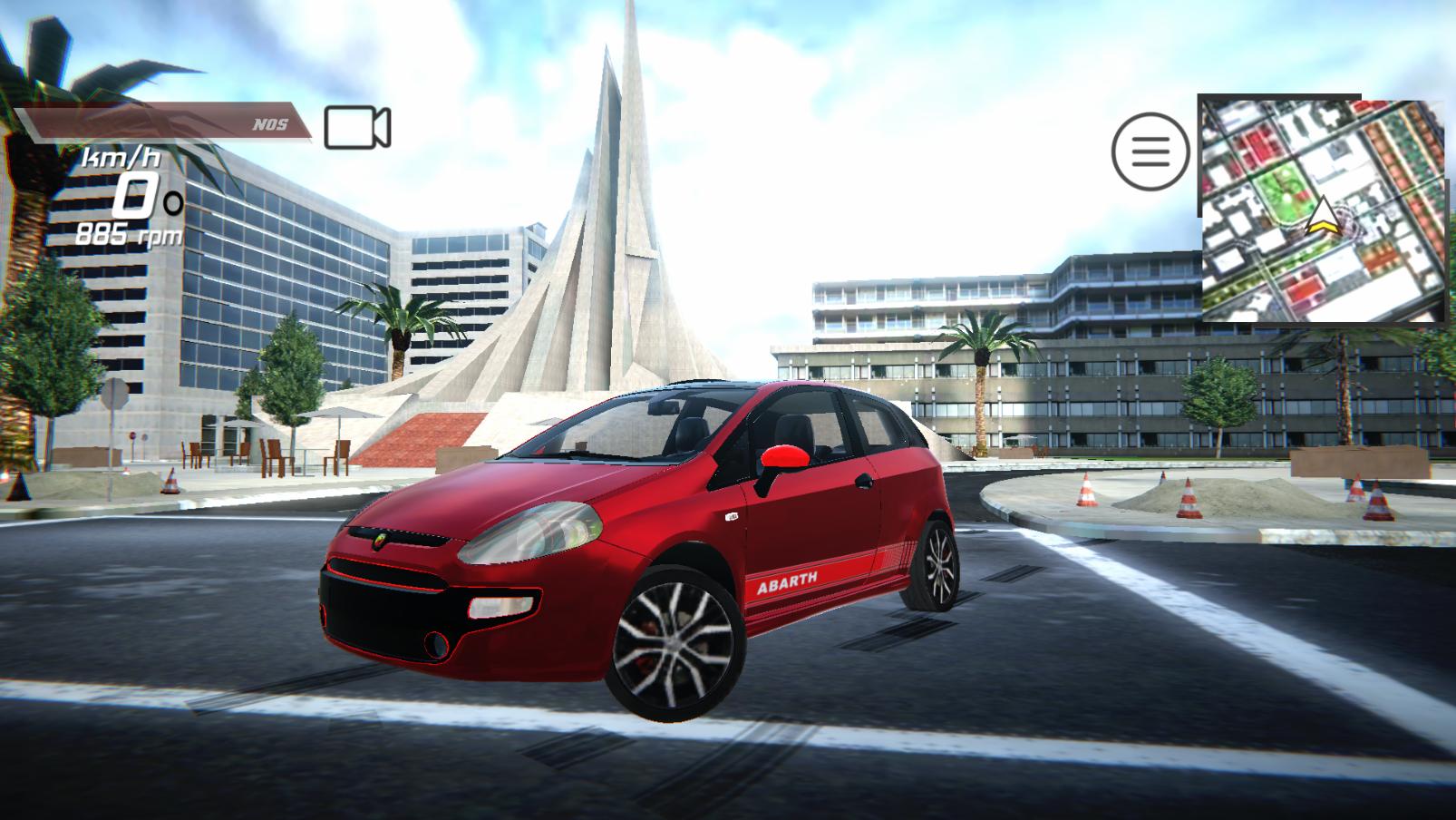This screenshot has height=820, width=1456.
Task: Select the yellow player arrow on the minimap
Action: pyautogui.click(x=1325, y=218)
